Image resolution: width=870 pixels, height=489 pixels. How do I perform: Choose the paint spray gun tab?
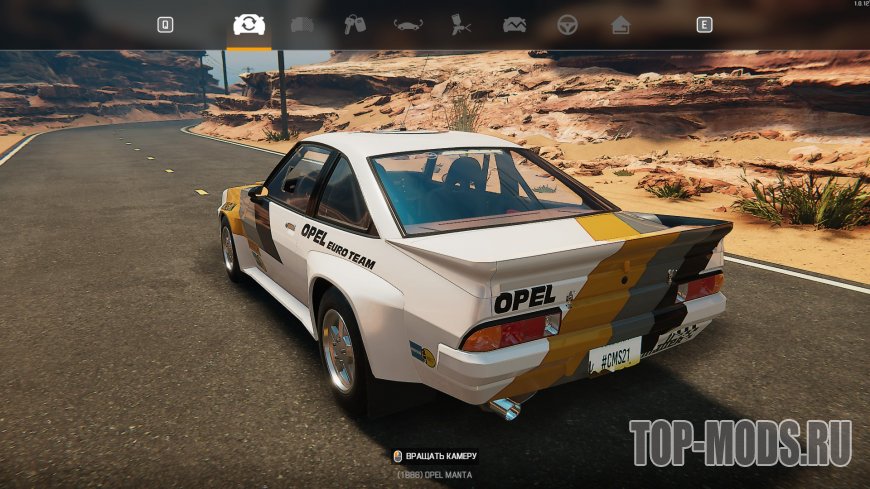[461, 25]
